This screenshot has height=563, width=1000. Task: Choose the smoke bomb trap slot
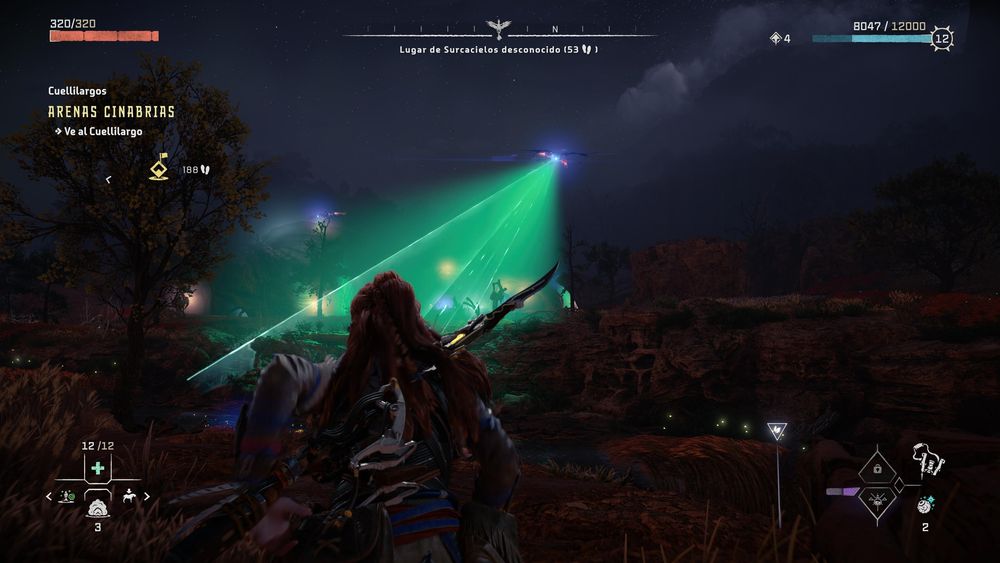(97, 506)
